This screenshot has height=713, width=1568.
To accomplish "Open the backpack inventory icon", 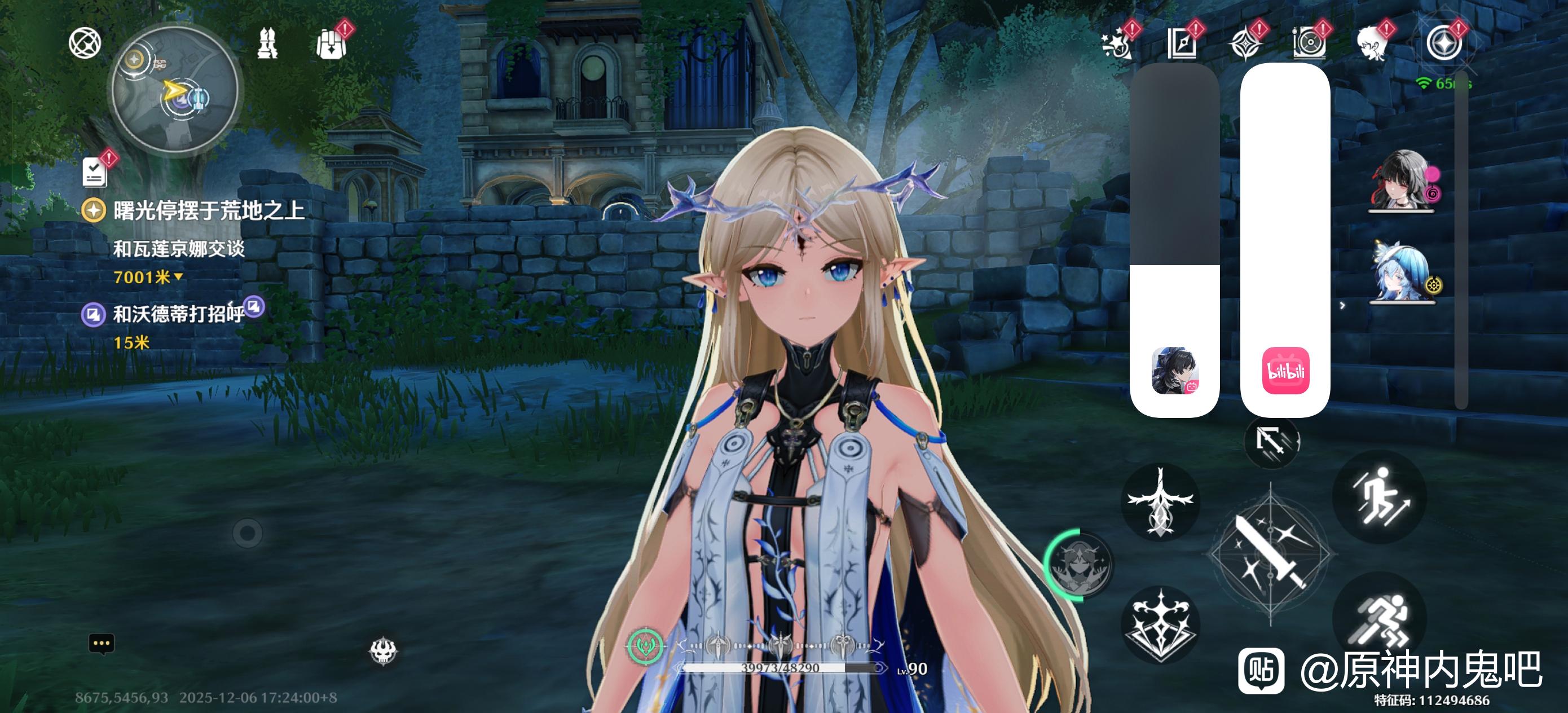I will tap(332, 44).
